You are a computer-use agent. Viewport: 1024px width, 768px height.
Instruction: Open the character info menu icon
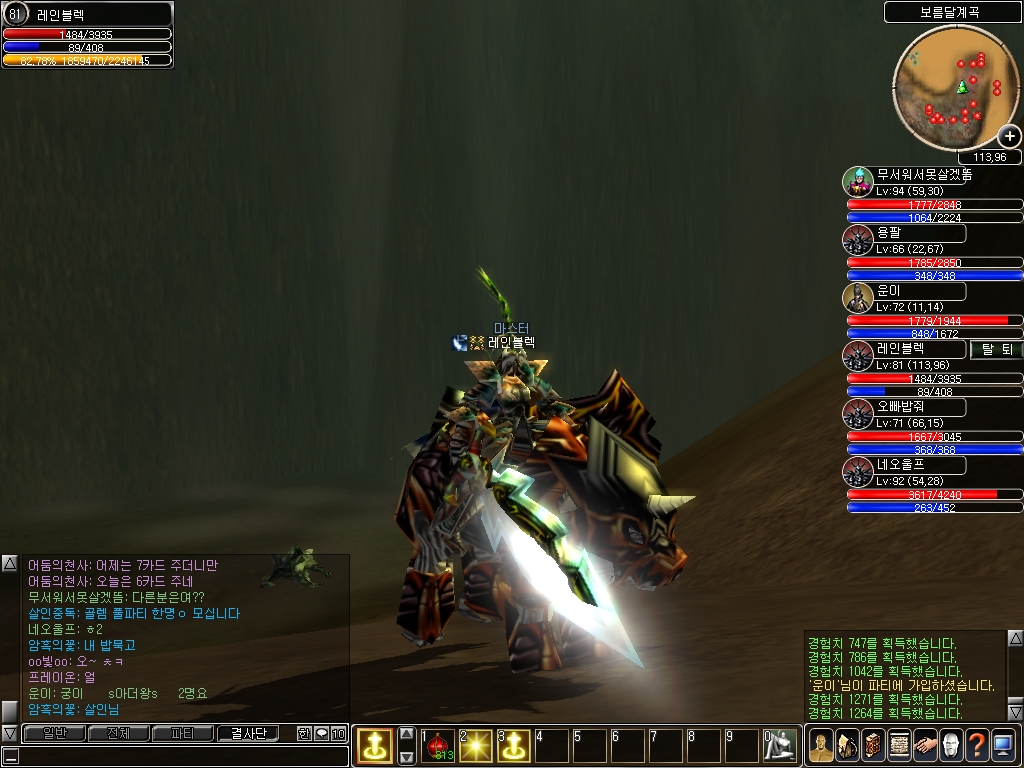coord(820,745)
